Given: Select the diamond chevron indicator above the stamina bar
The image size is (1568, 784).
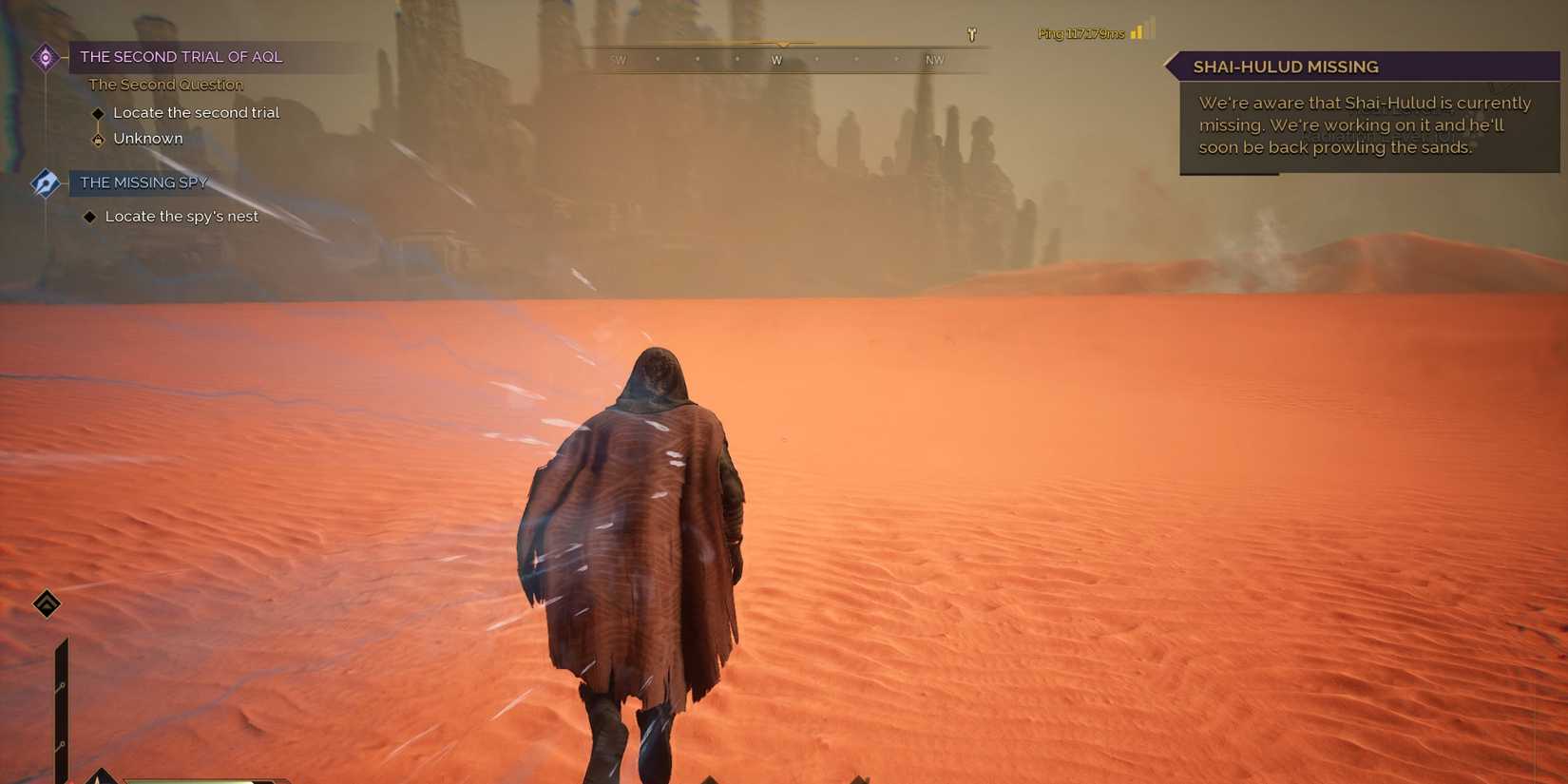Looking at the screenshot, I should tap(46, 602).
